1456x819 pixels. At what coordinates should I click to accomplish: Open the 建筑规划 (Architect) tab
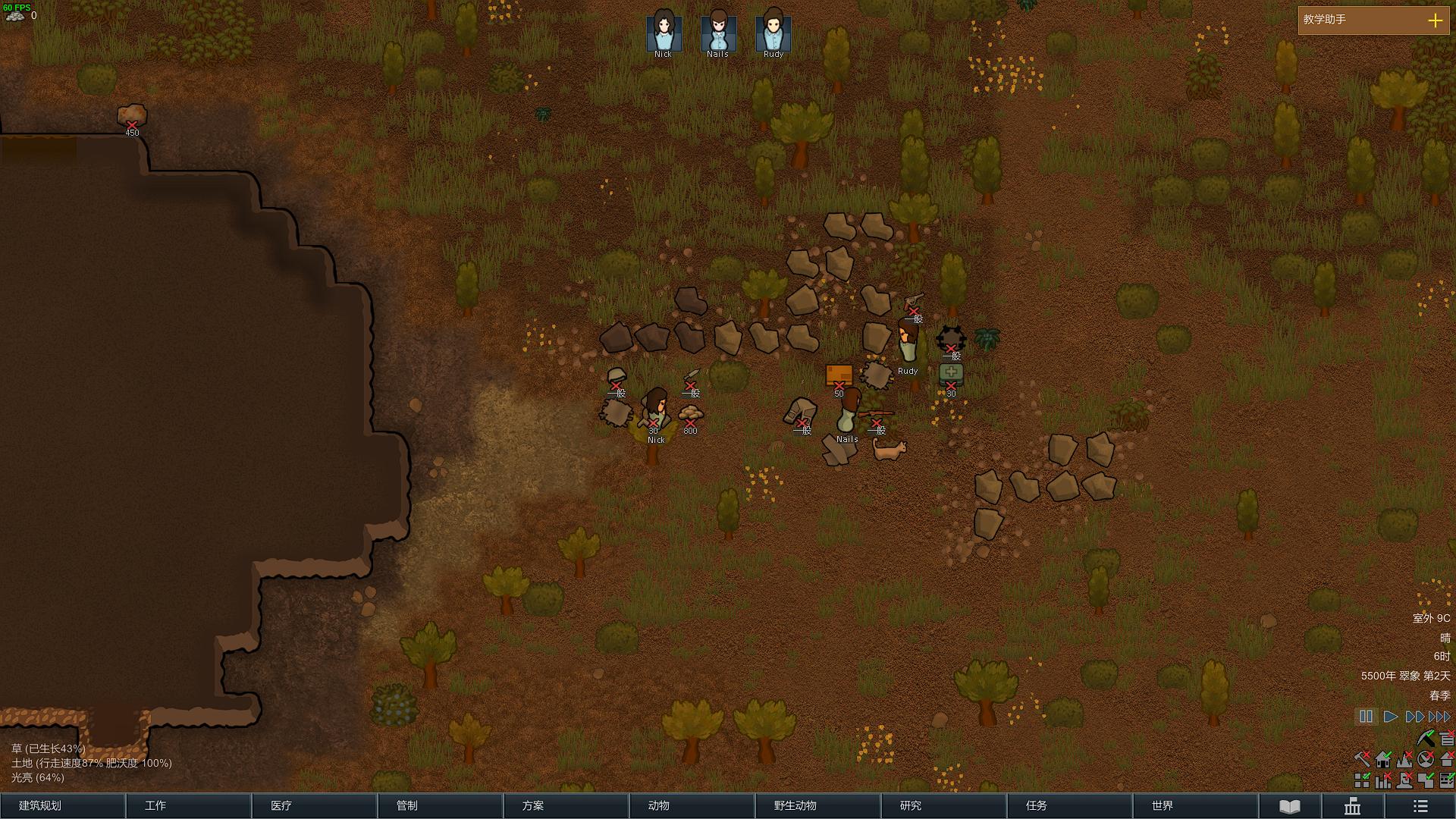pyautogui.click(x=62, y=805)
